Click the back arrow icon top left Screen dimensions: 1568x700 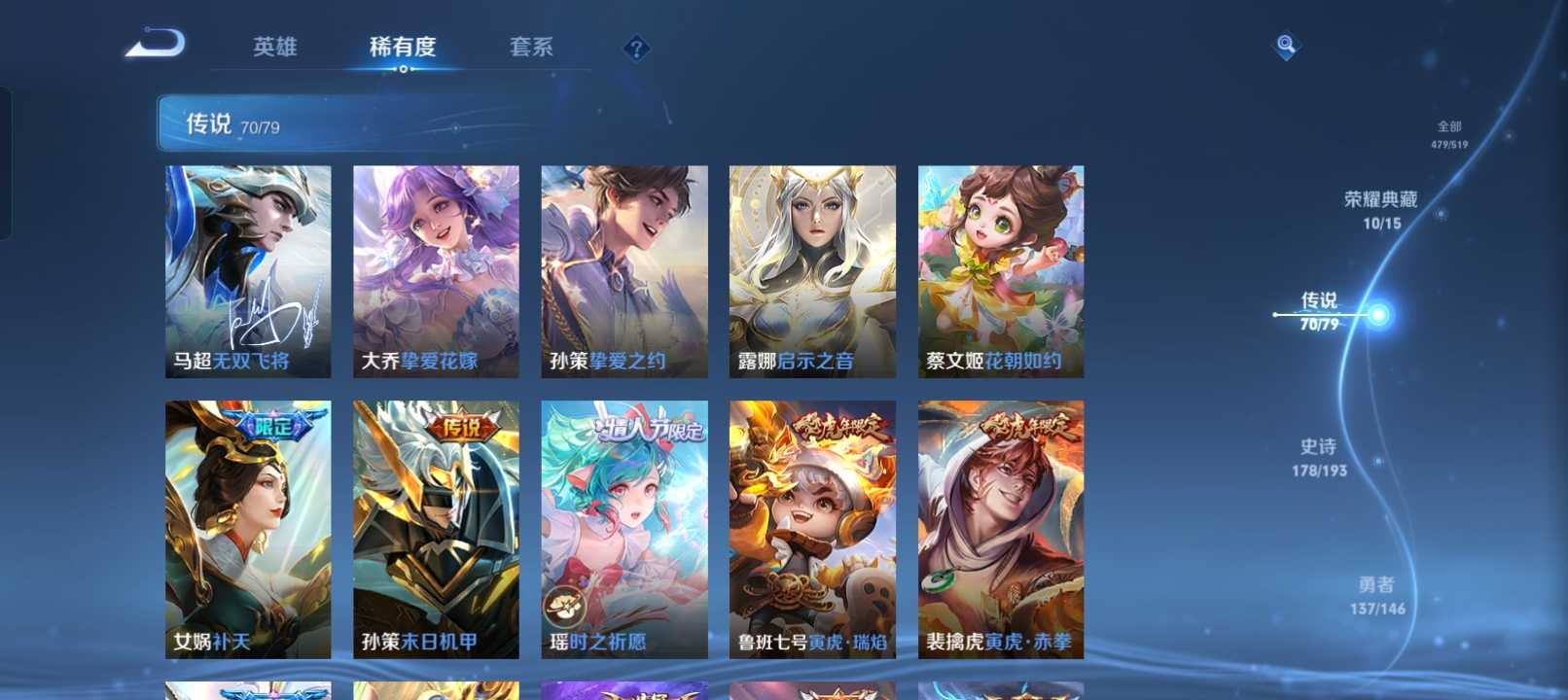(x=156, y=43)
